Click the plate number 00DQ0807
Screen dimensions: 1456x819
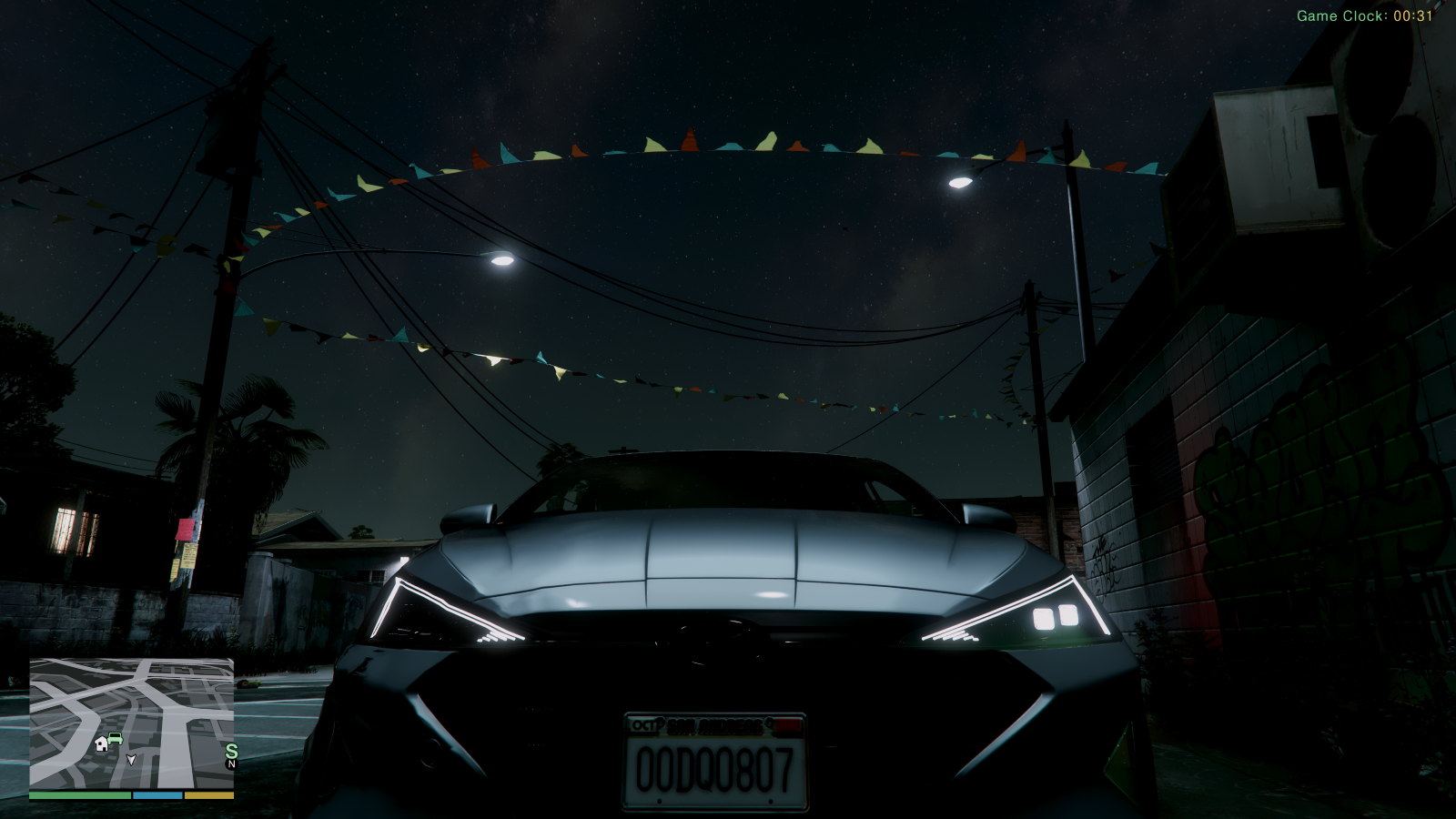pos(716,767)
